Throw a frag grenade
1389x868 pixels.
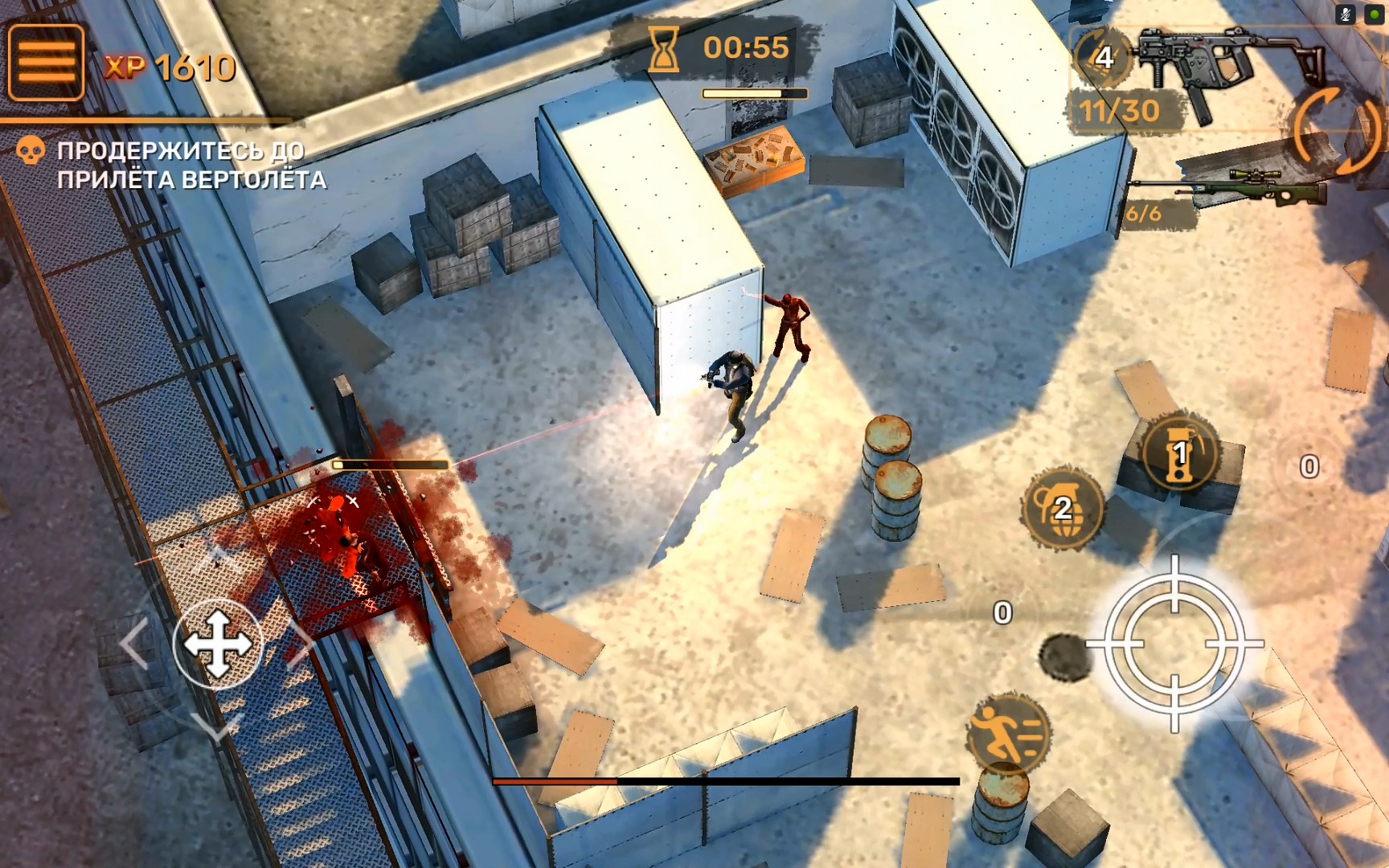click(x=1062, y=508)
